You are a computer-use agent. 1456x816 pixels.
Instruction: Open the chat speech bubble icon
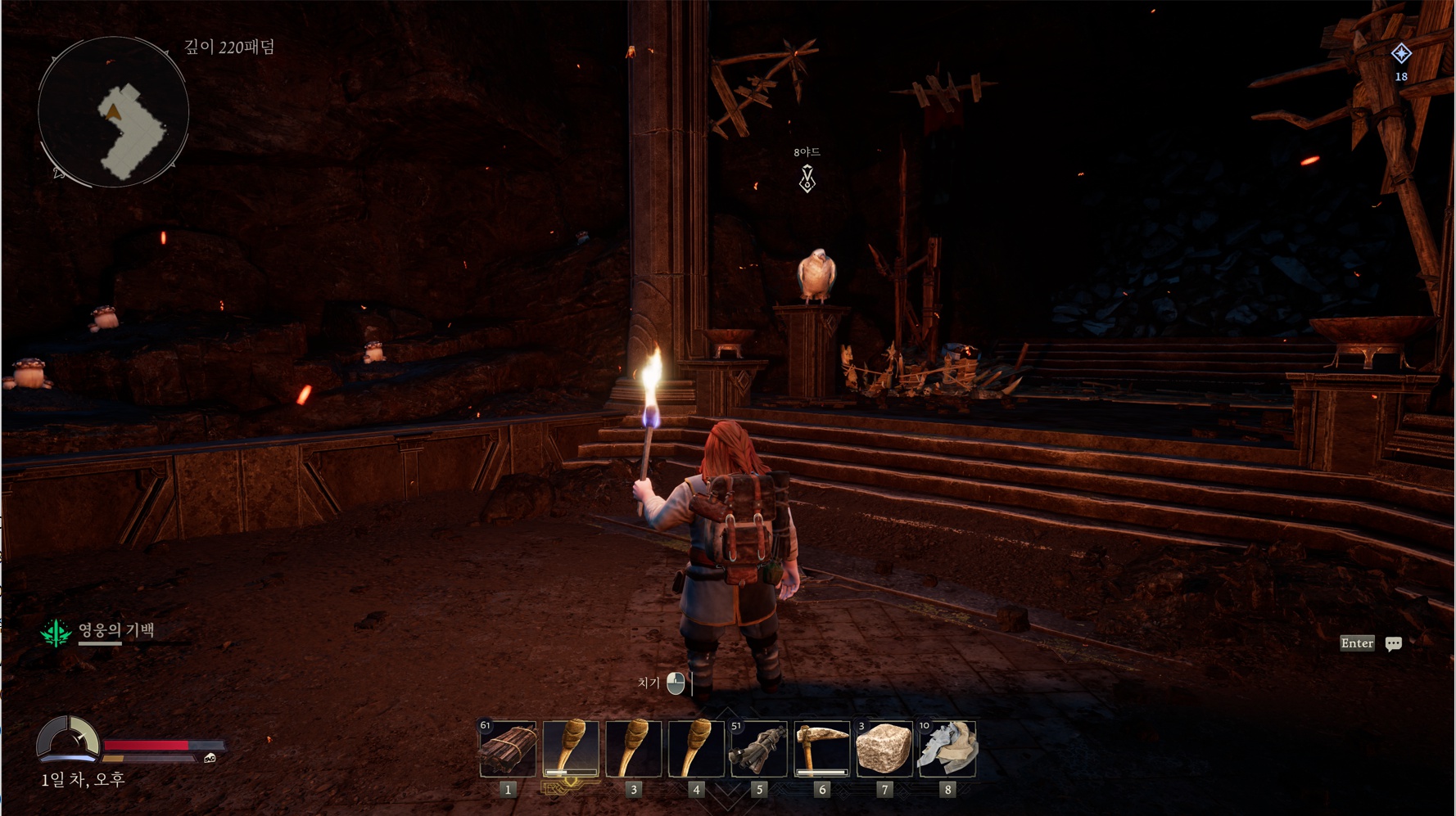[1393, 644]
